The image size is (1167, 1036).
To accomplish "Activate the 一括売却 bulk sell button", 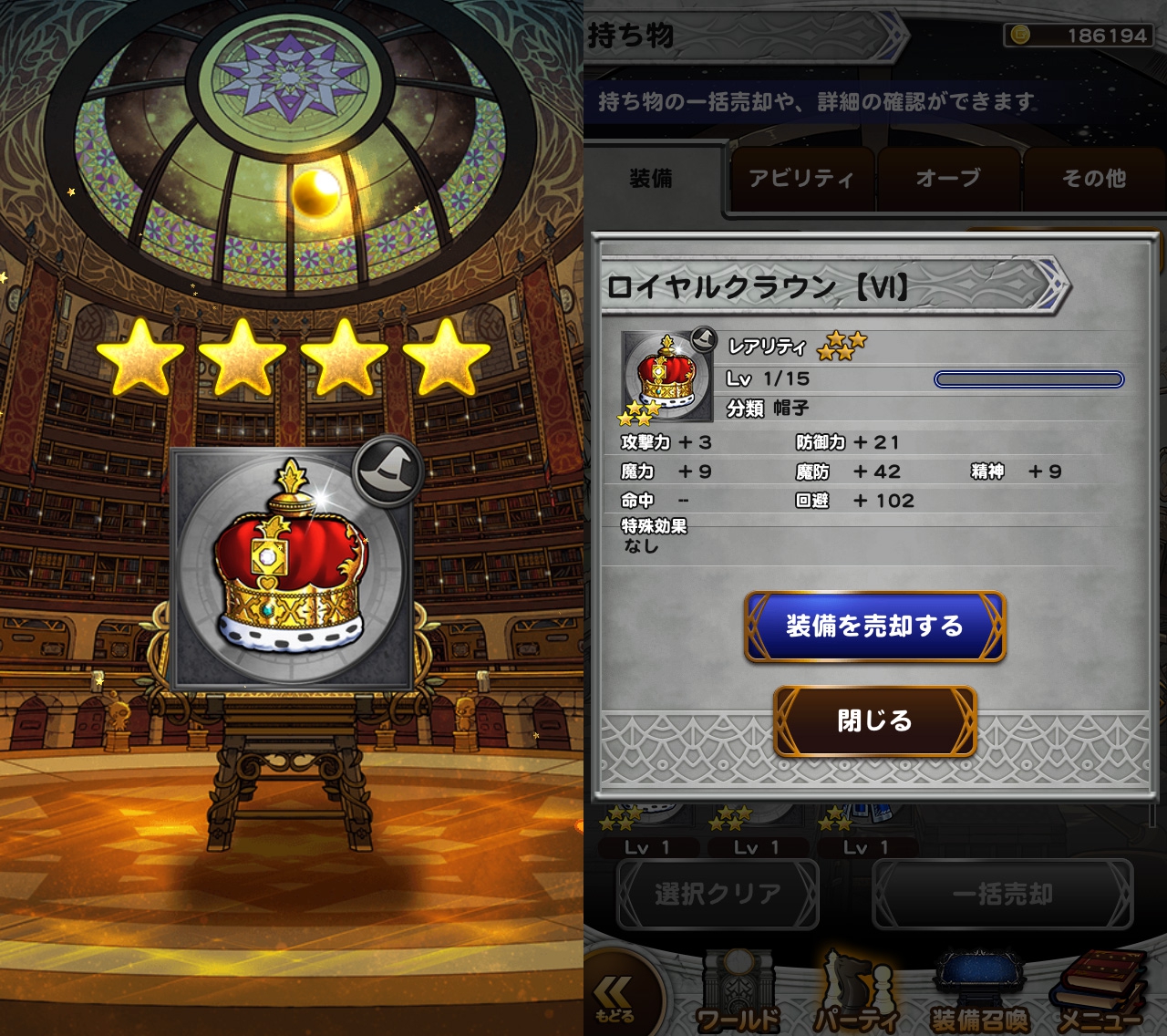I will [x=1002, y=895].
